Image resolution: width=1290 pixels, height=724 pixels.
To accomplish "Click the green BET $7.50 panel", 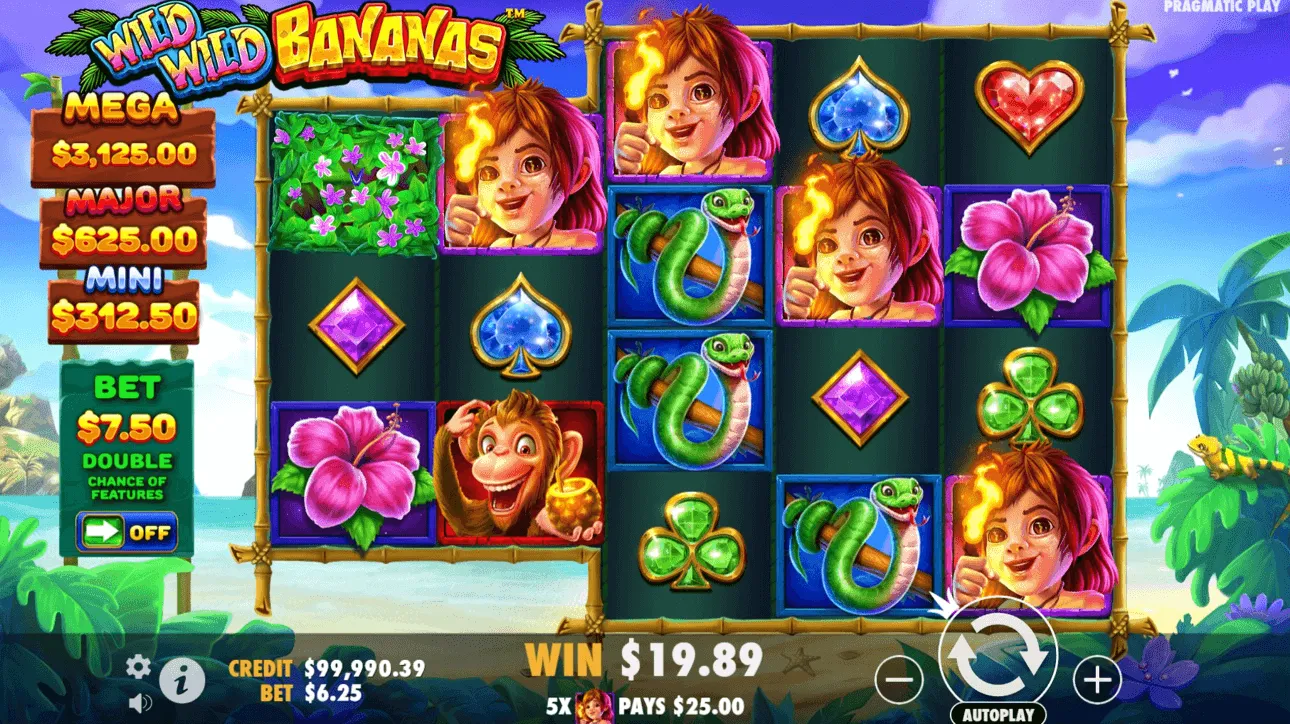I will (128, 420).
